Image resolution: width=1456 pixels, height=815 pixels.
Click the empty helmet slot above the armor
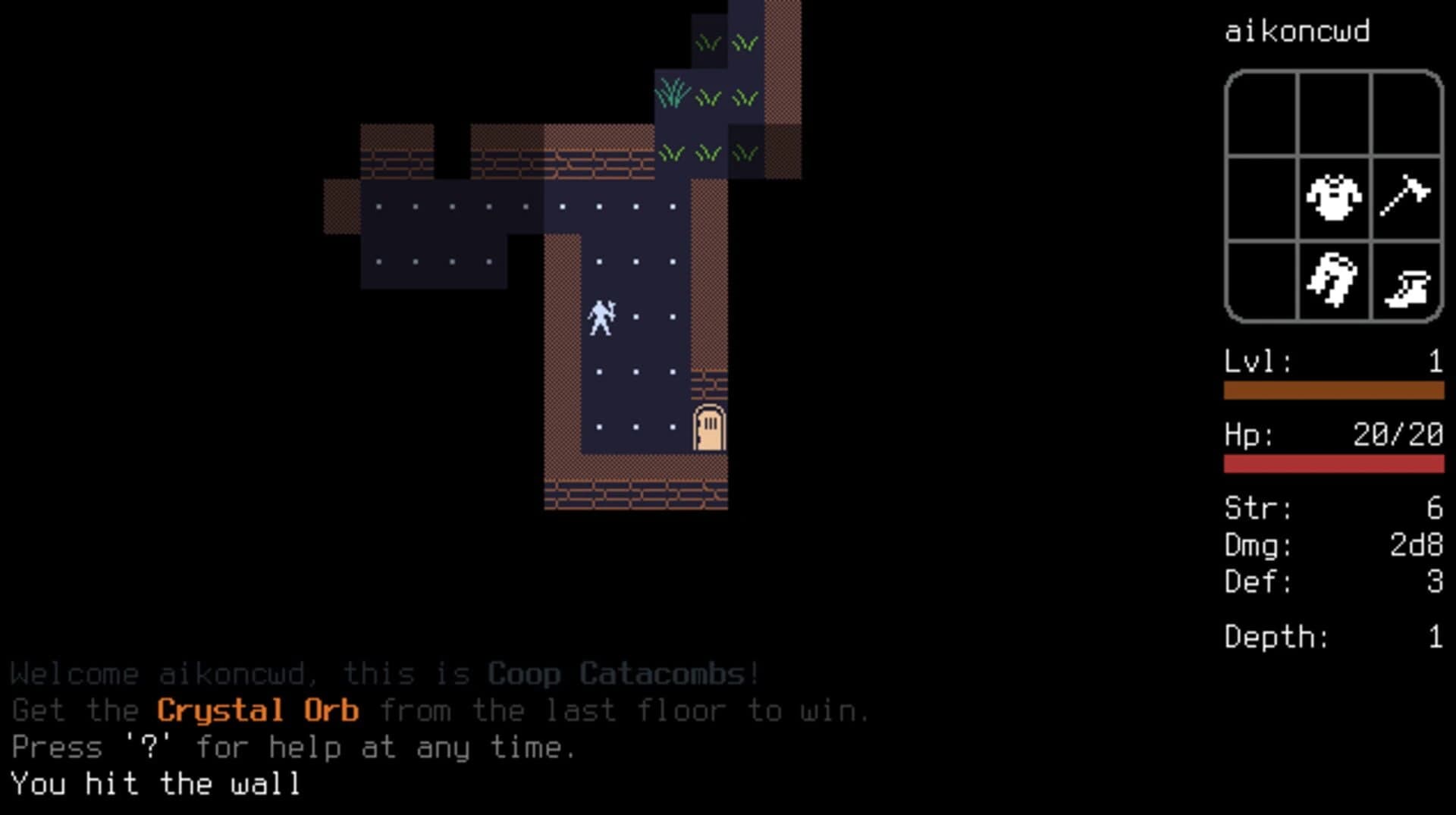(x=1335, y=112)
